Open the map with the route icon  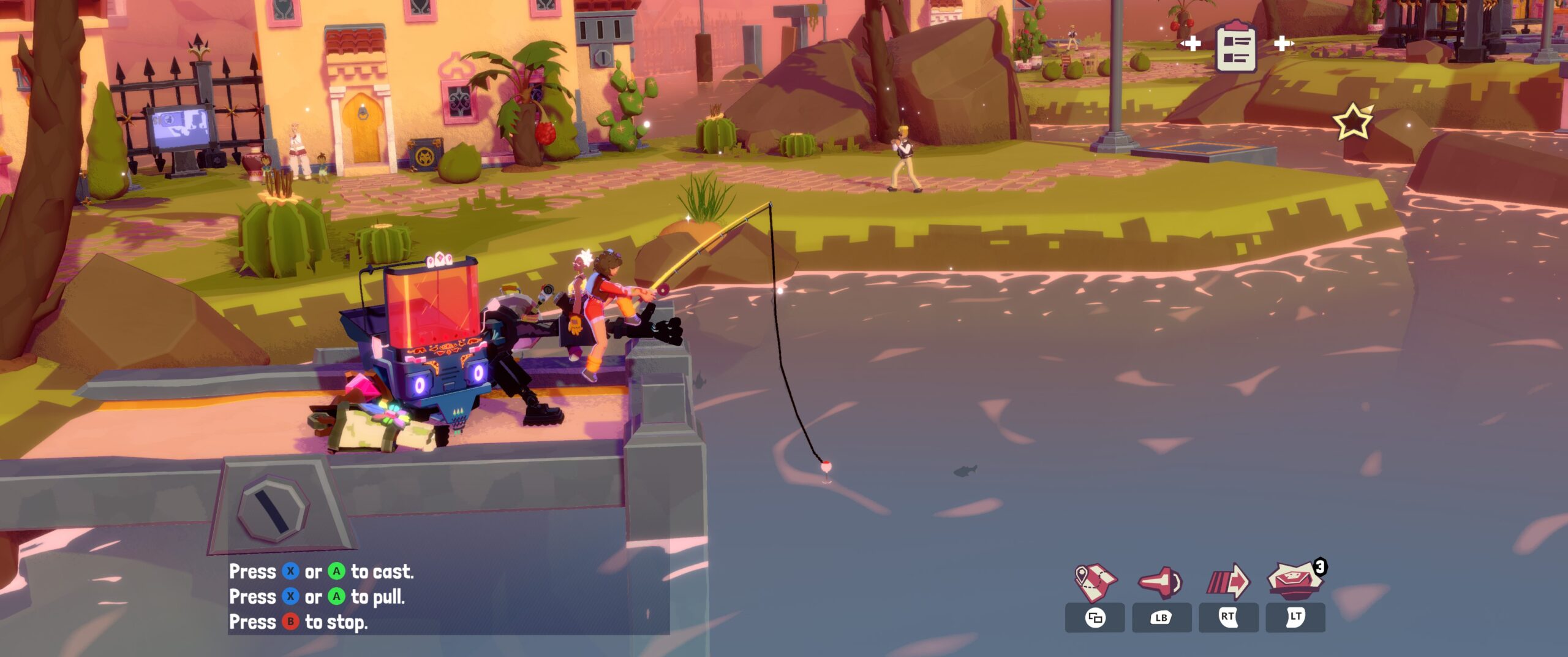[x=1095, y=582]
